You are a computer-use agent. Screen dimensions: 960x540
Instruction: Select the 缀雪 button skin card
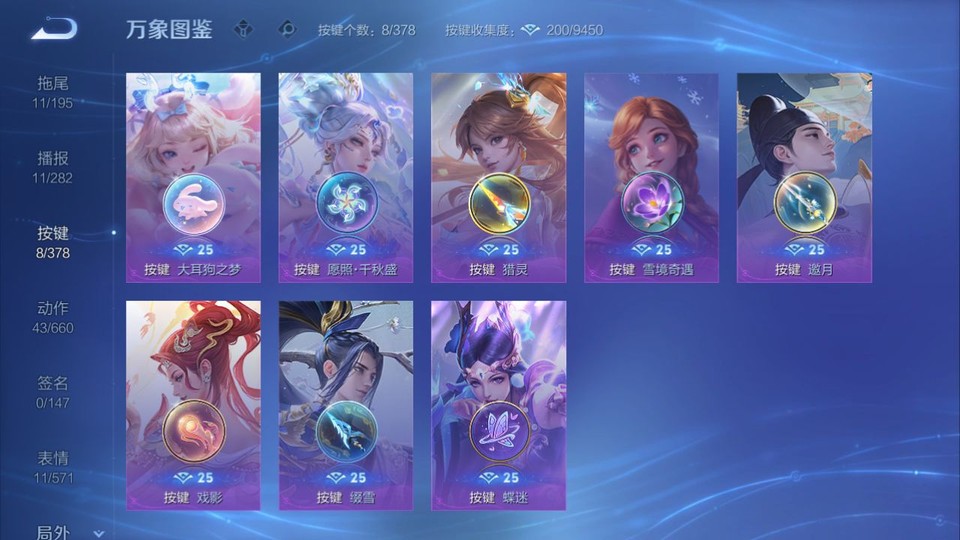[x=346, y=405]
